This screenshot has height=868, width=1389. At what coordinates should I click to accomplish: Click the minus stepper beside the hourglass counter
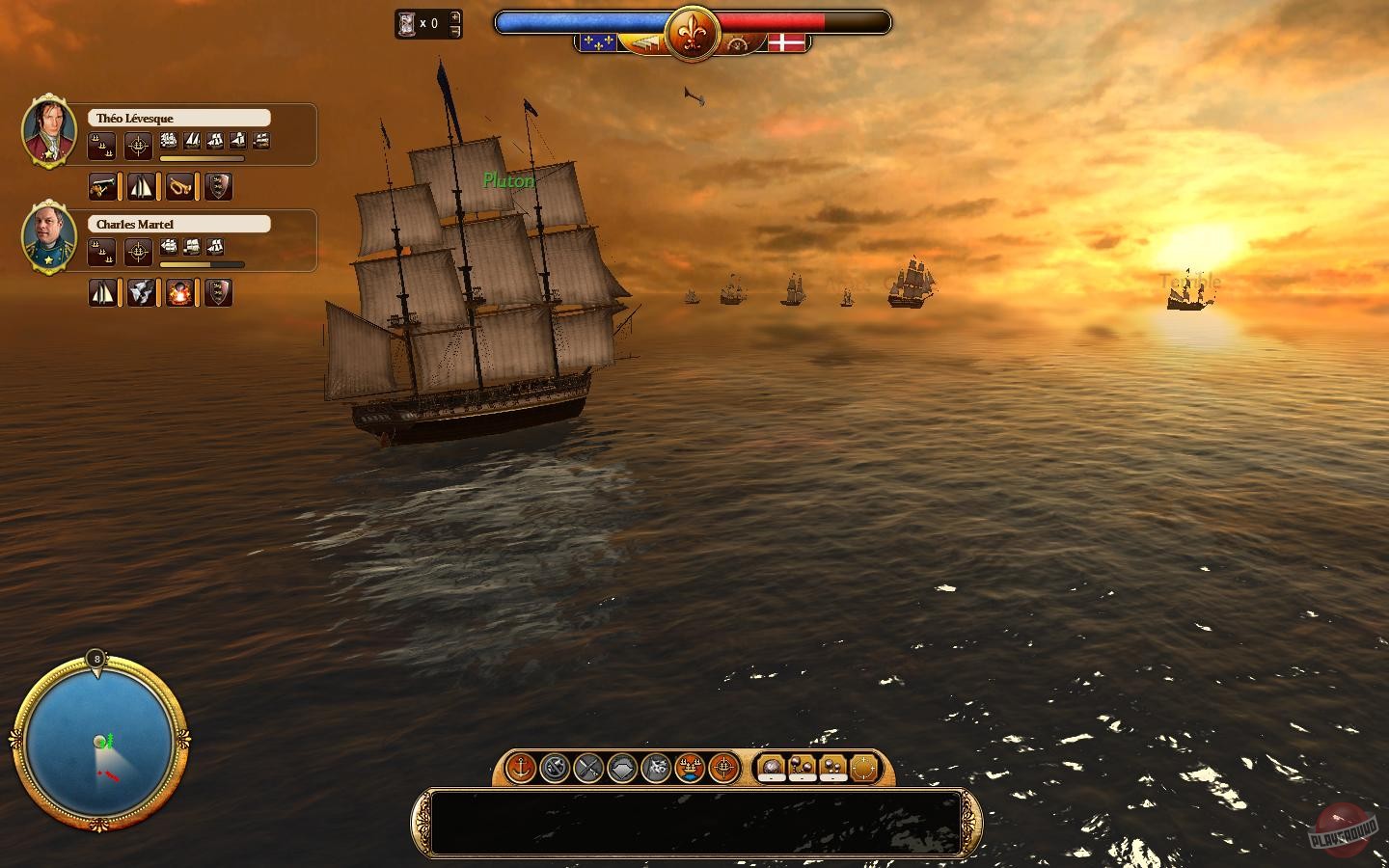coord(455,32)
